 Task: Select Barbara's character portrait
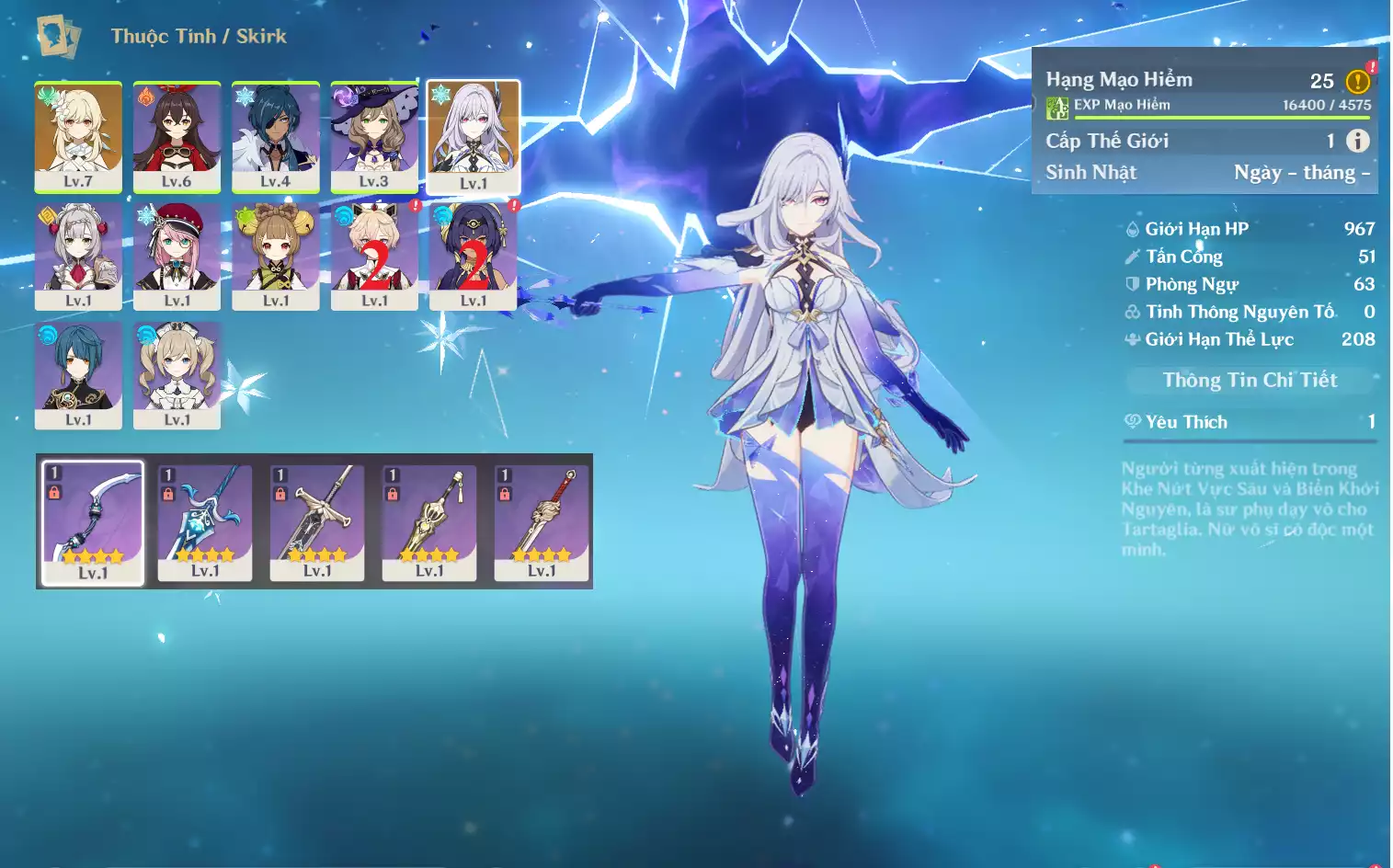pos(177,374)
